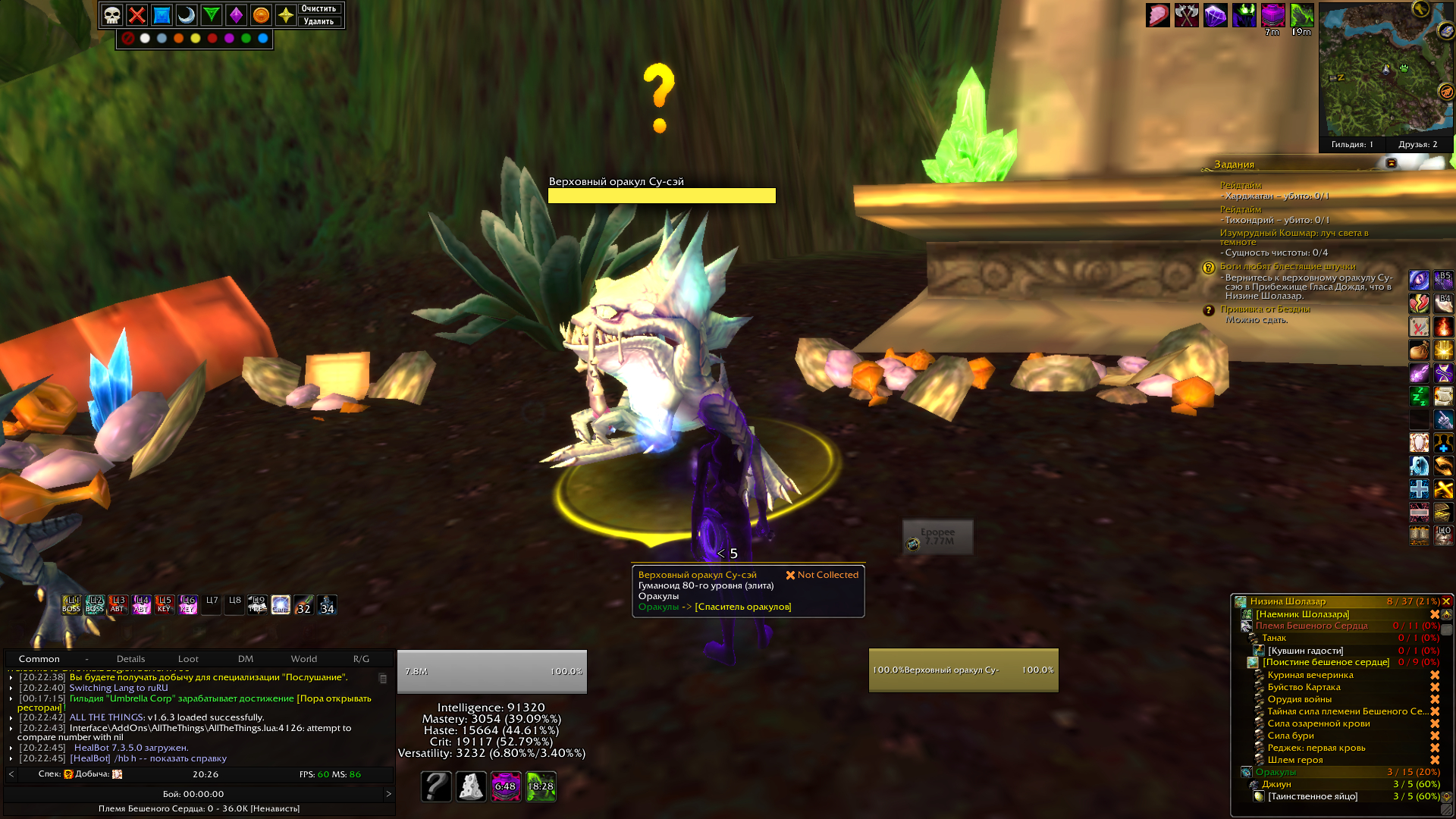The width and height of the screenshot is (1456, 819).
Task: Click the crossed axes buff icon
Action: tap(1186, 15)
